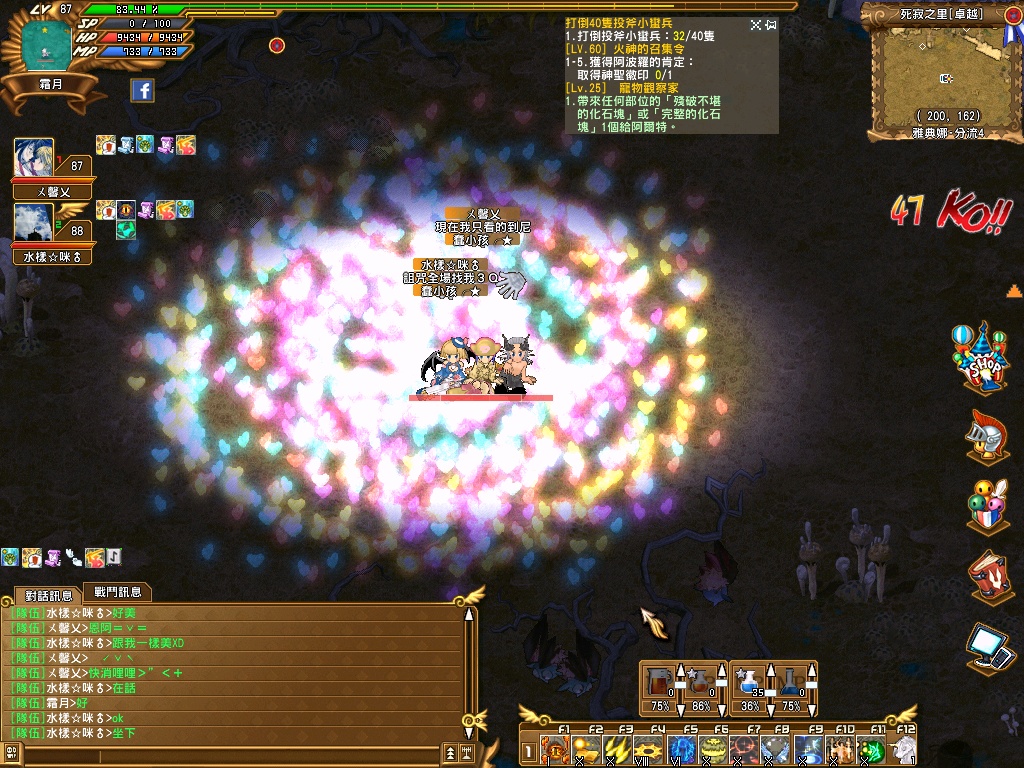Select party member 水樣☆咪 portrait
The height and width of the screenshot is (768, 1024).
(34, 223)
